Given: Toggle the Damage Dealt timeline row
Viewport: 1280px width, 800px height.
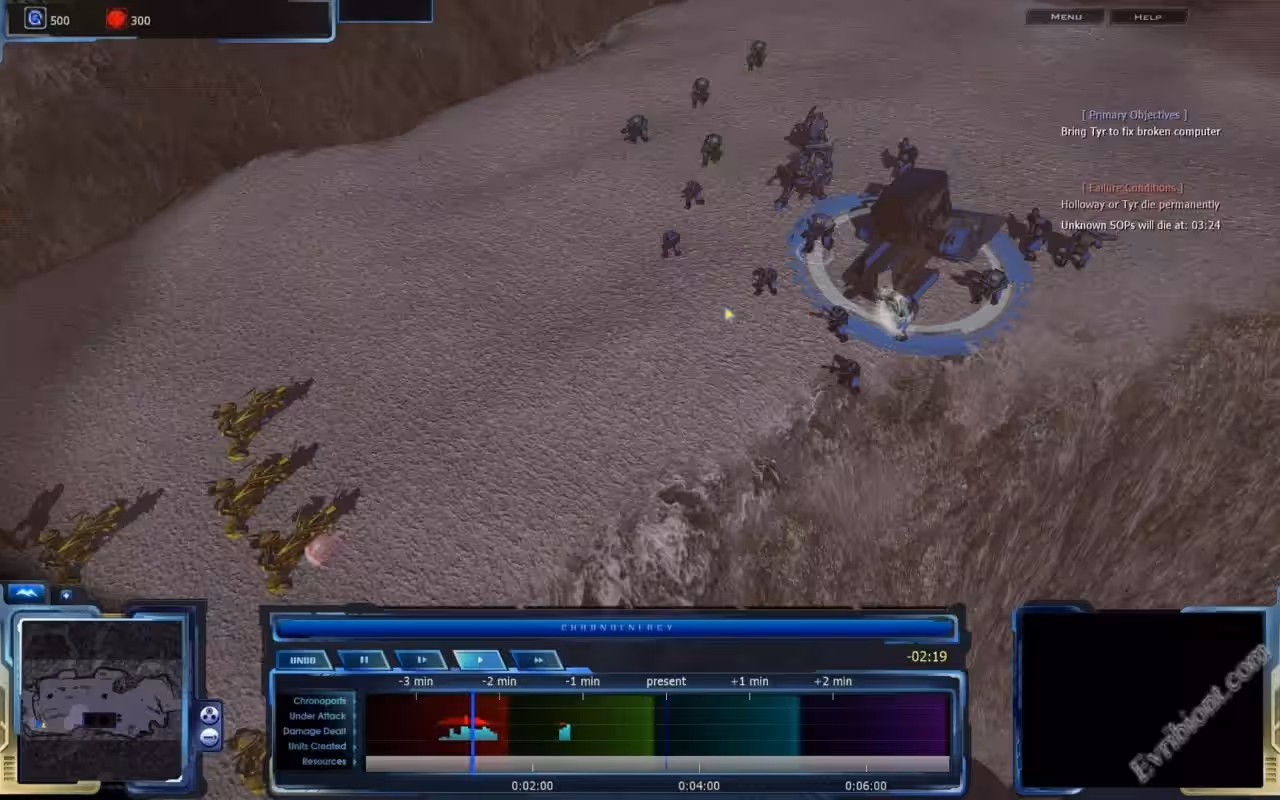Looking at the screenshot, I should 316,731.
